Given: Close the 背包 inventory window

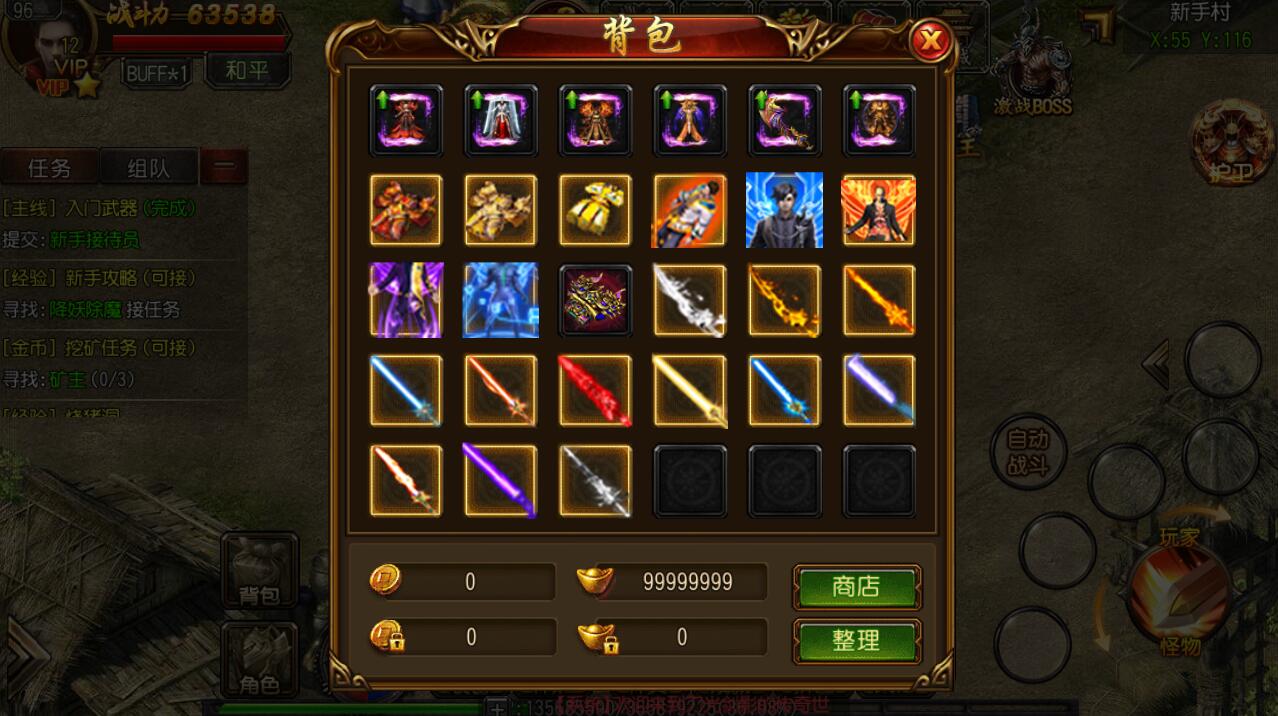Looking at the screenshot, I should [x=931, y=40].
